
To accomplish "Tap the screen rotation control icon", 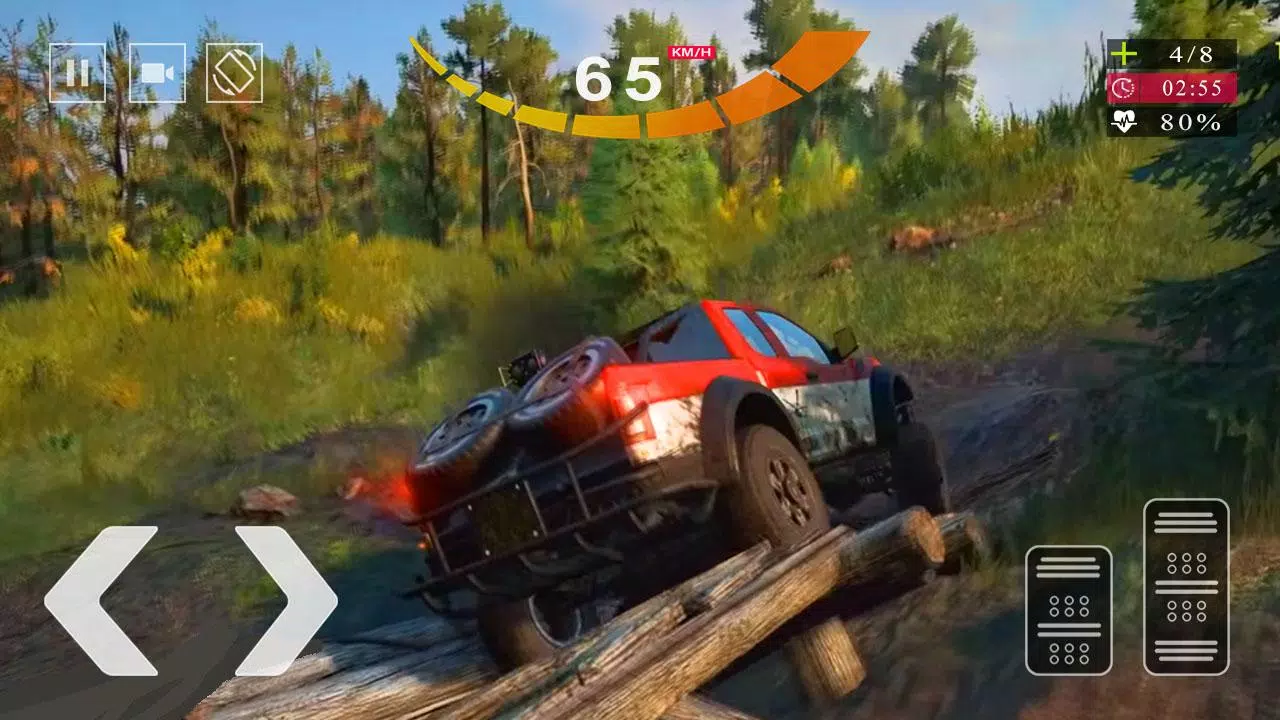I will click(234, 73).
